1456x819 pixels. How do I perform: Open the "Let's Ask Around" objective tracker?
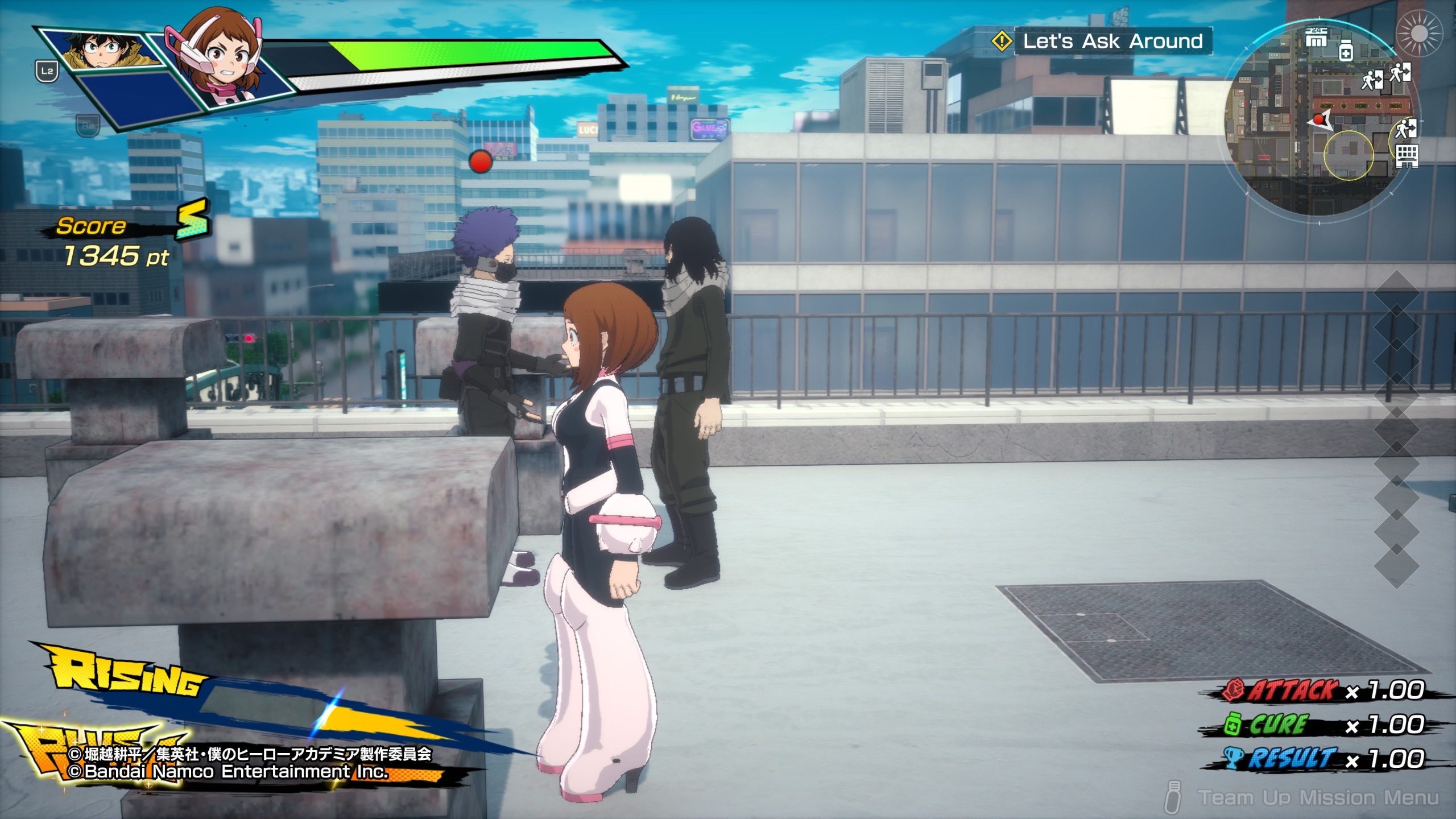(1112, 41)
